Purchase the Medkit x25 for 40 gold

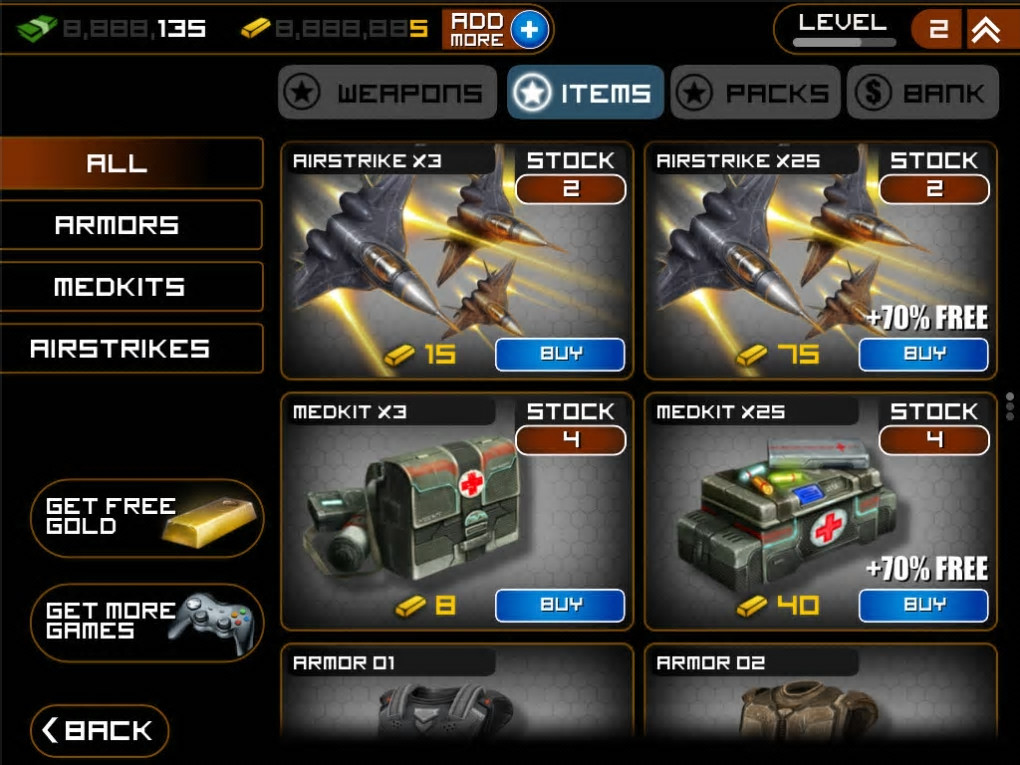tap(923, 605)
